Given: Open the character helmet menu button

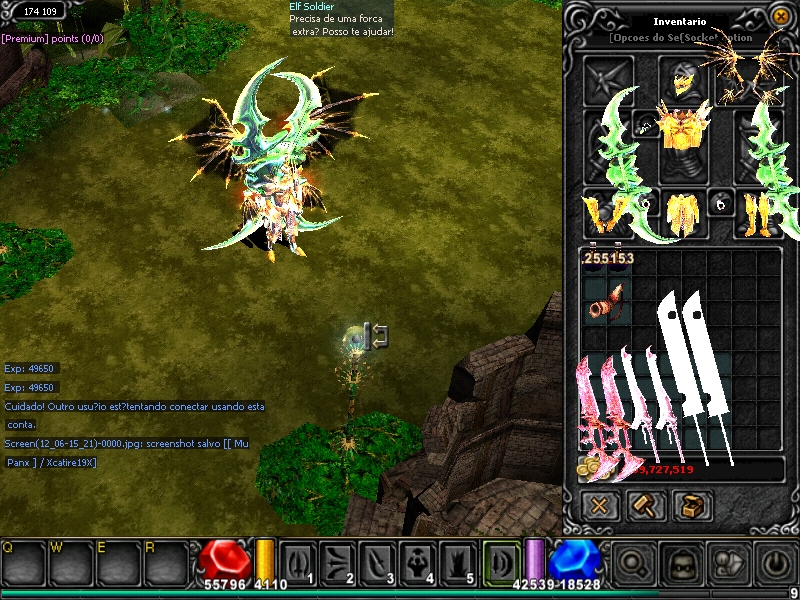Looking at the screenshot, I should coord(682,563).
